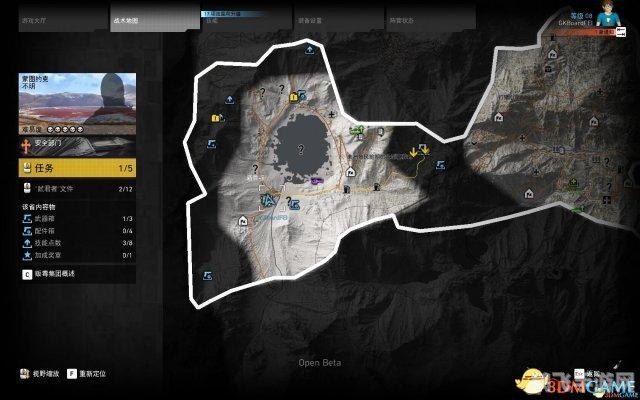Image resolution: width=640 pixels, height=400 pixels.
Task: Select the '弑君者' 文件 row
Action: click(x=77, y=187)
